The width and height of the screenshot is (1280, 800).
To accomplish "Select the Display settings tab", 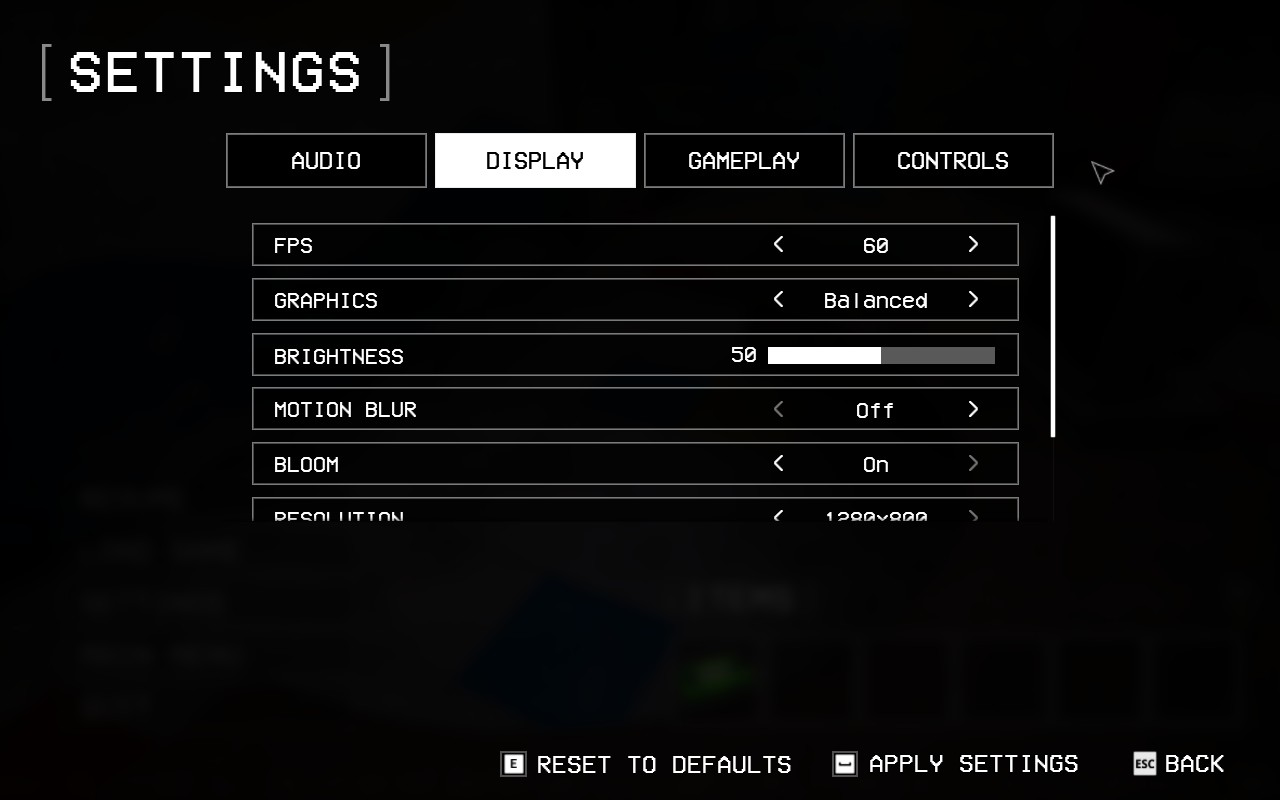I will [x=535, y=161].
